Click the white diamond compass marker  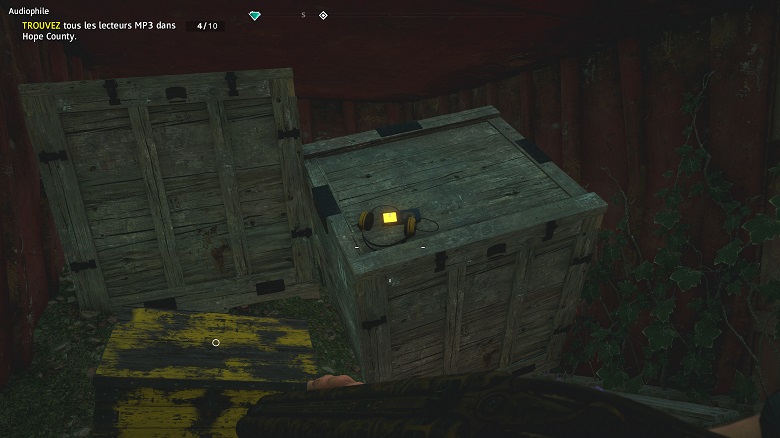pyautogui.click(x=323, y=16)
